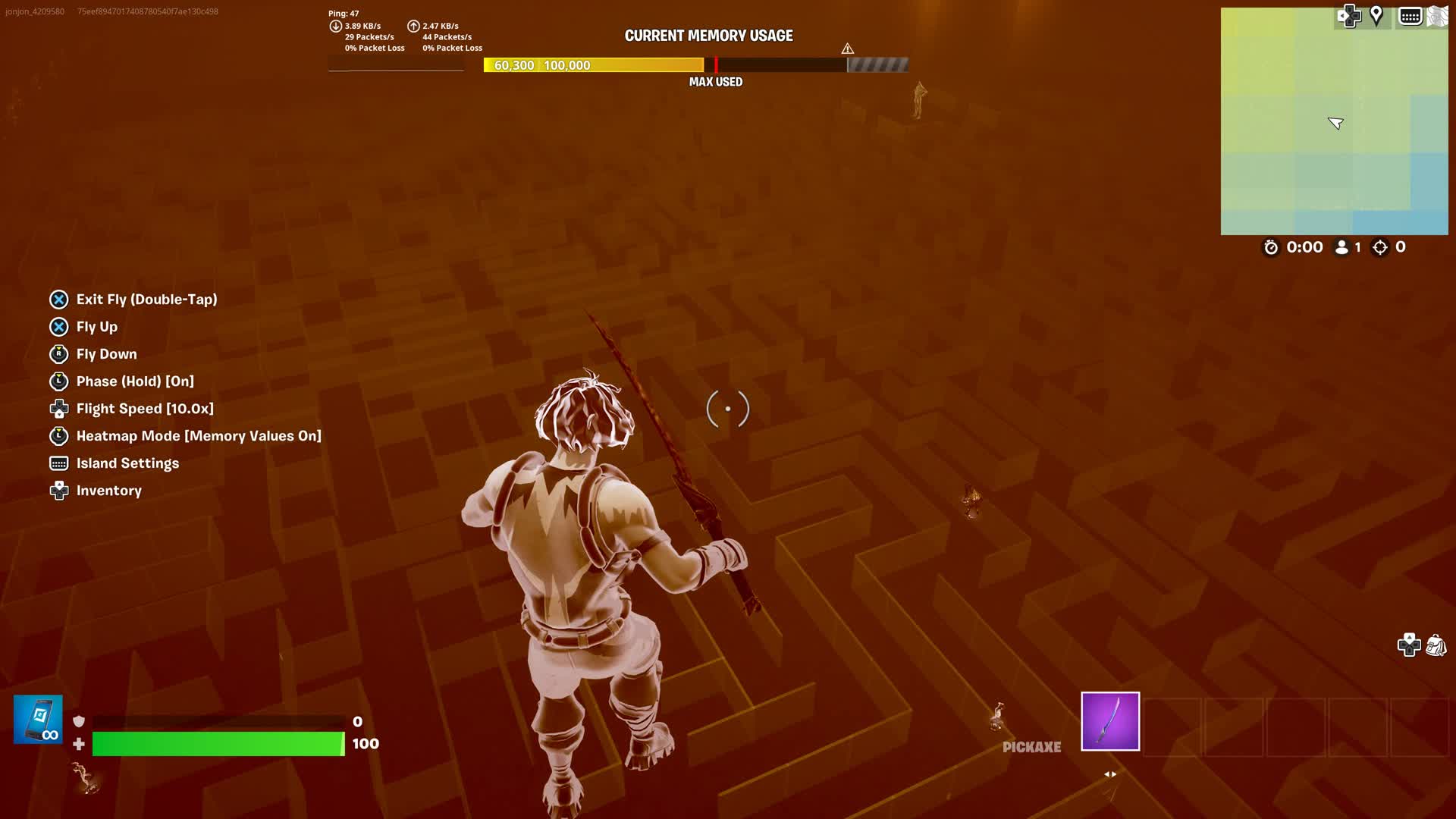The height and width of the screenshot is (819, 1456).
Task: Click the Fly Up option
Action: pyautogui.click(x=96, y=327)
